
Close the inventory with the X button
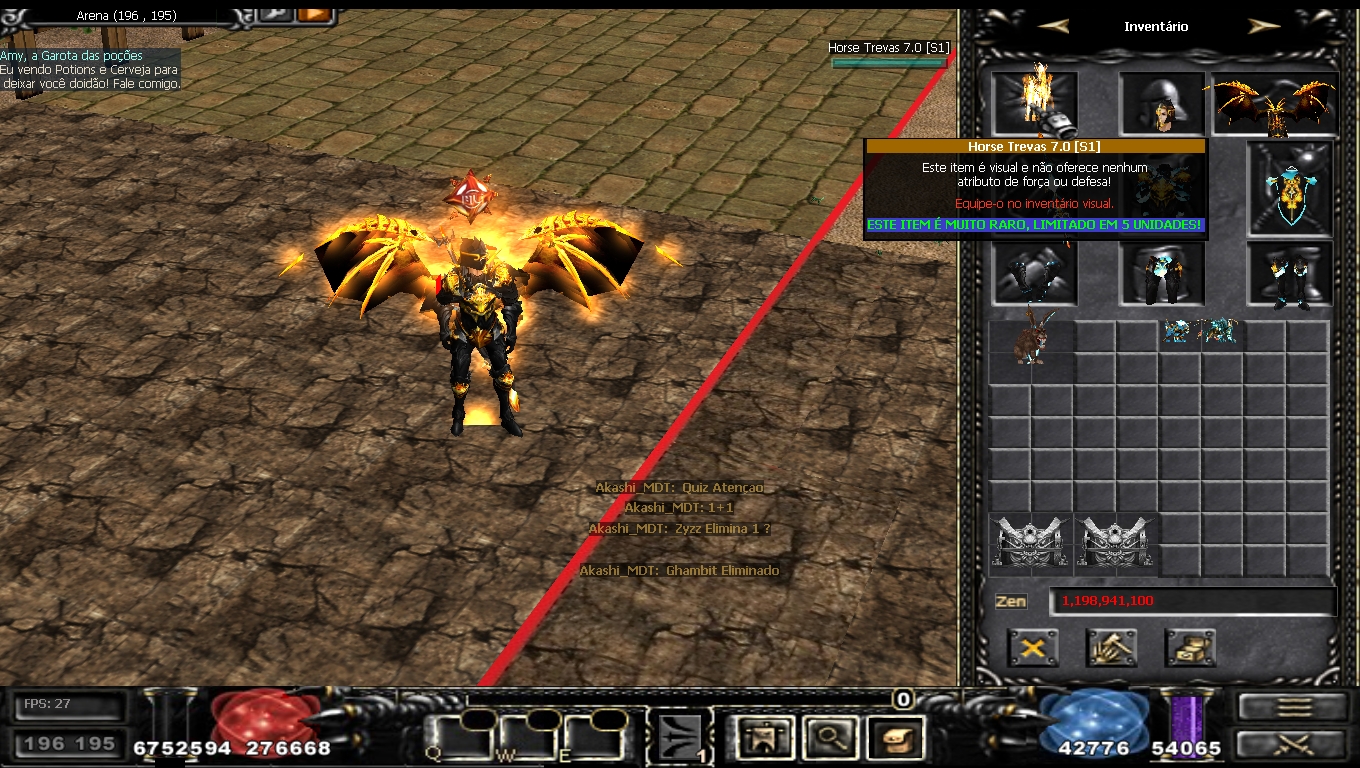[x=1033, y=648]
